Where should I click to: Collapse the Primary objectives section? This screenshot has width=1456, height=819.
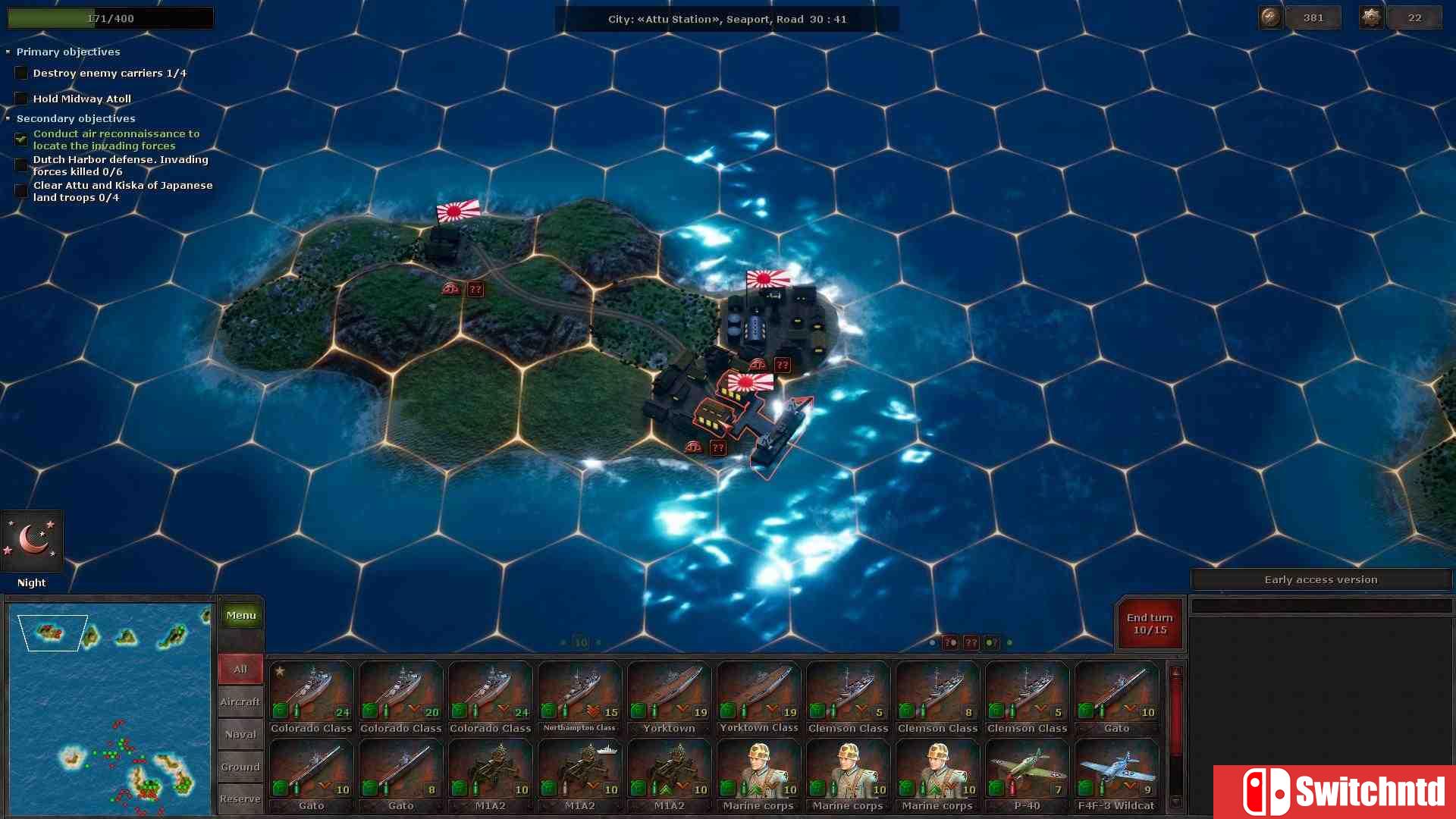8,52
